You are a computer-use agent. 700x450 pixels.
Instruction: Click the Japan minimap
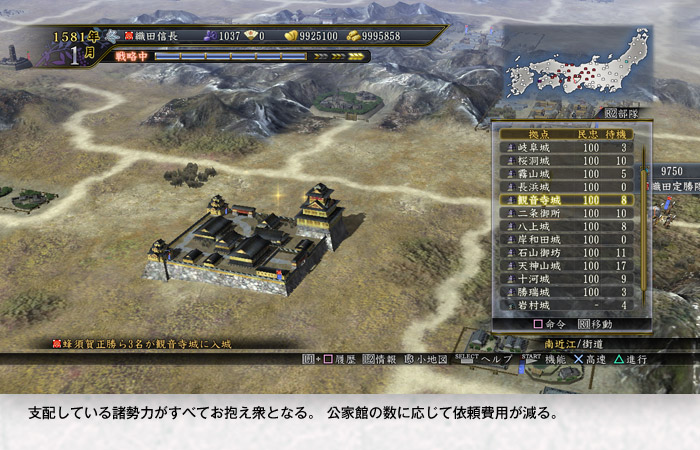tap(577, 65)
